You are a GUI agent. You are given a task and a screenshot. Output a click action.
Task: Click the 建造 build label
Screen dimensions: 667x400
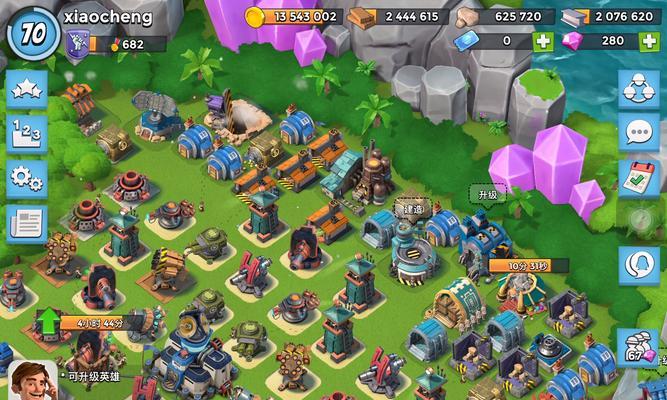(410, 209)
